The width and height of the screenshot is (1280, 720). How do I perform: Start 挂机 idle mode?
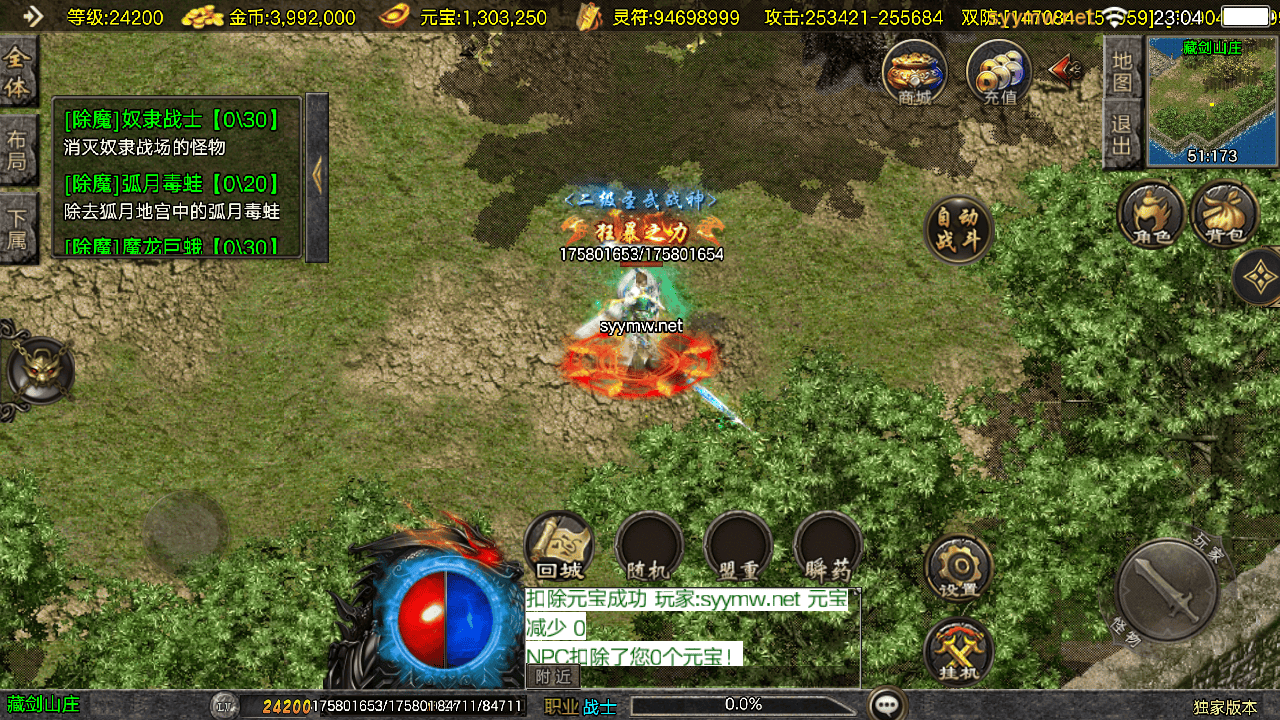(958, 651)
